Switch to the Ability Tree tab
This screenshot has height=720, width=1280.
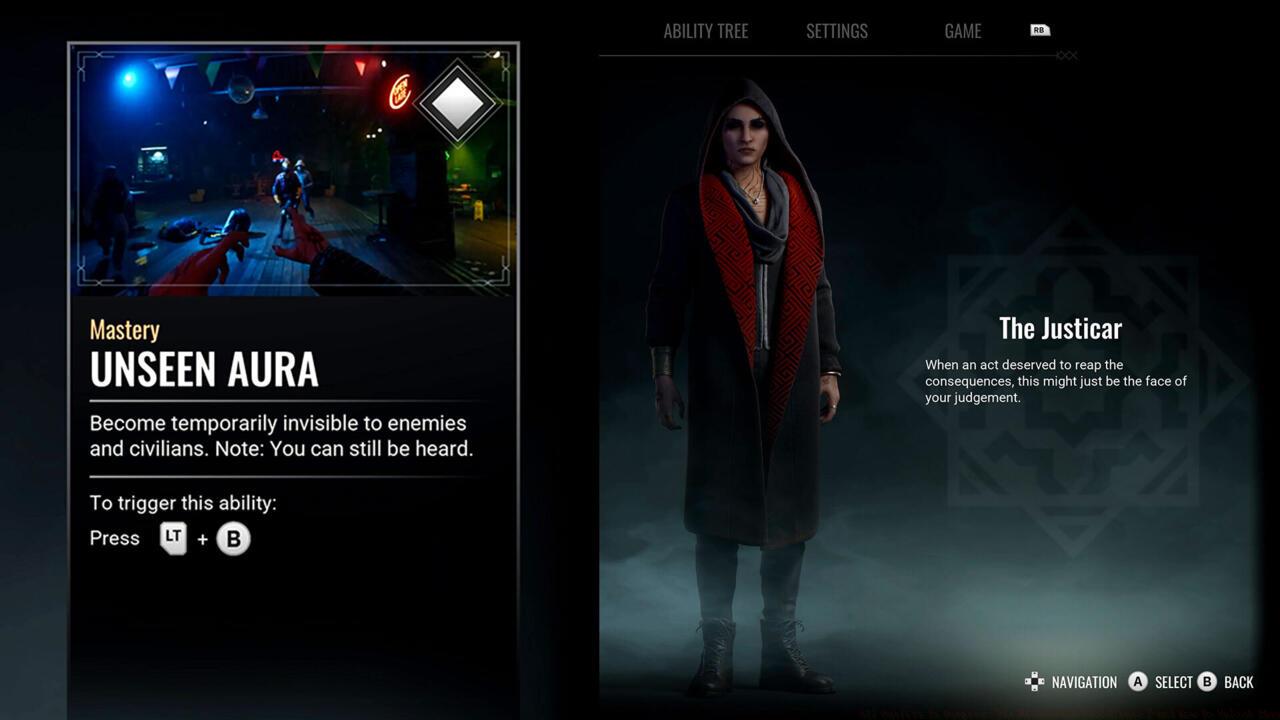click(705, 31)
